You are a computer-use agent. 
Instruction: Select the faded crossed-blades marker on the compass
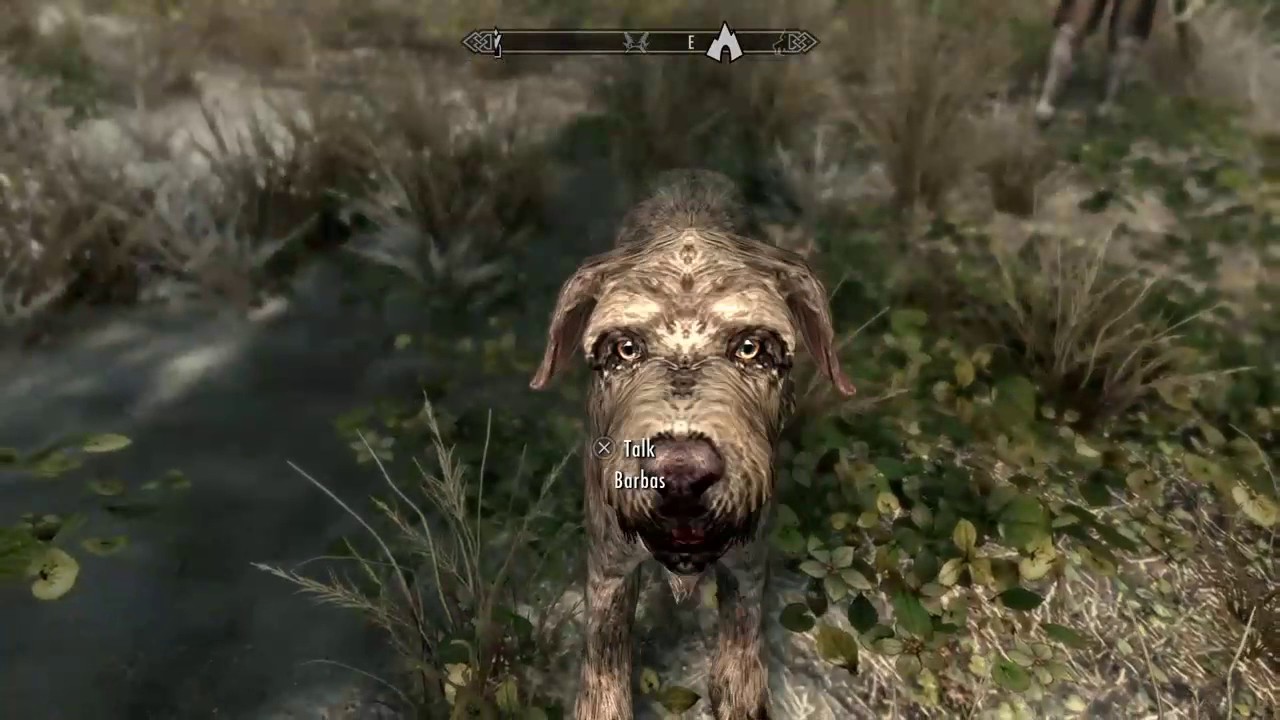635,42
